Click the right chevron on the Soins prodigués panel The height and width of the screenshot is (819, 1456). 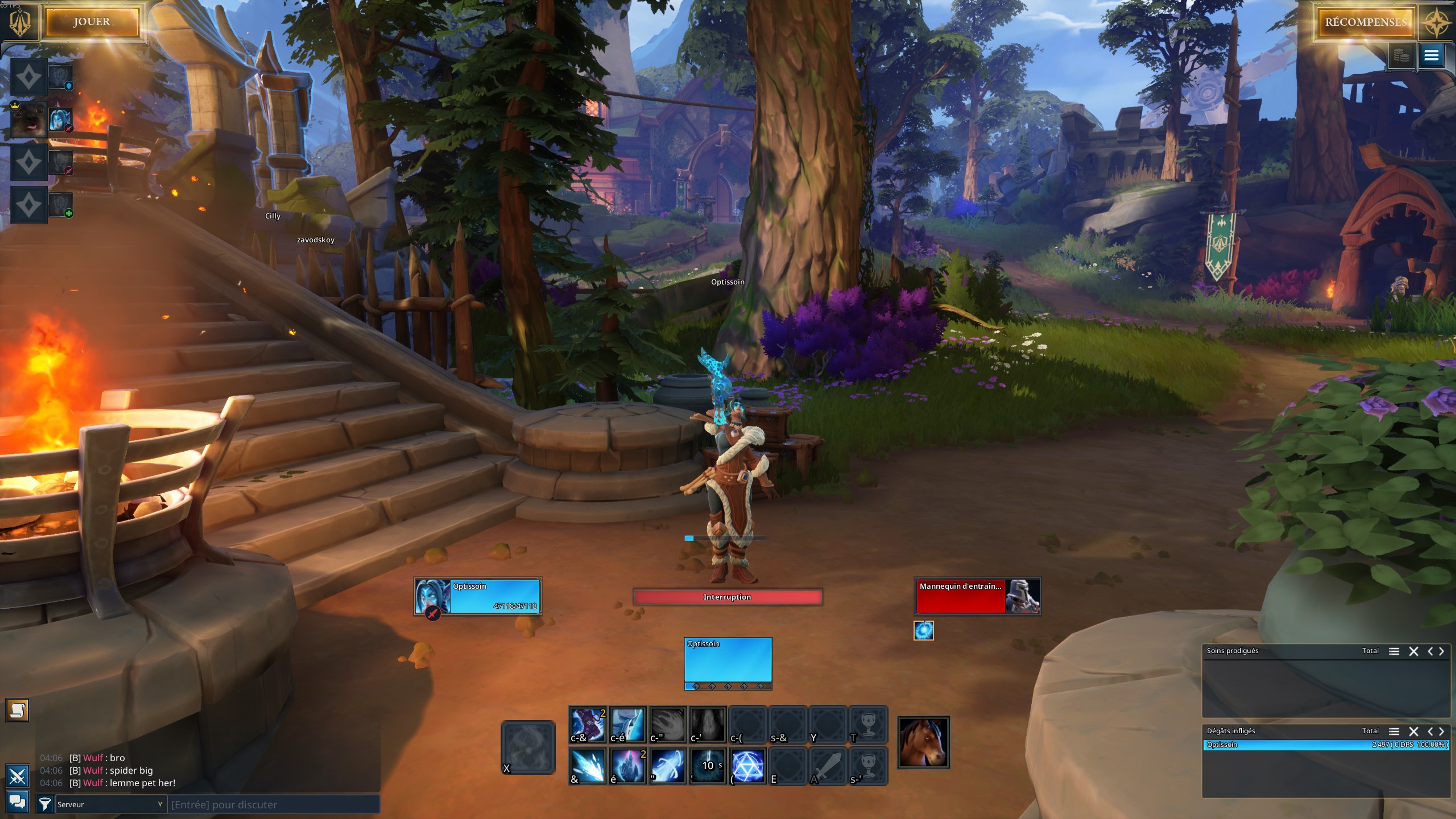click(1442, 651)
